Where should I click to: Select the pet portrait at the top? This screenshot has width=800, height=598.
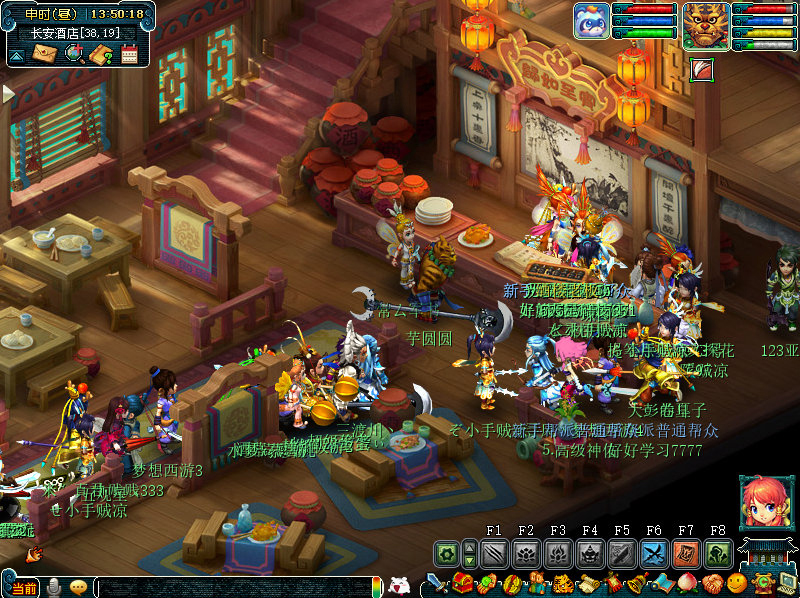591,21
